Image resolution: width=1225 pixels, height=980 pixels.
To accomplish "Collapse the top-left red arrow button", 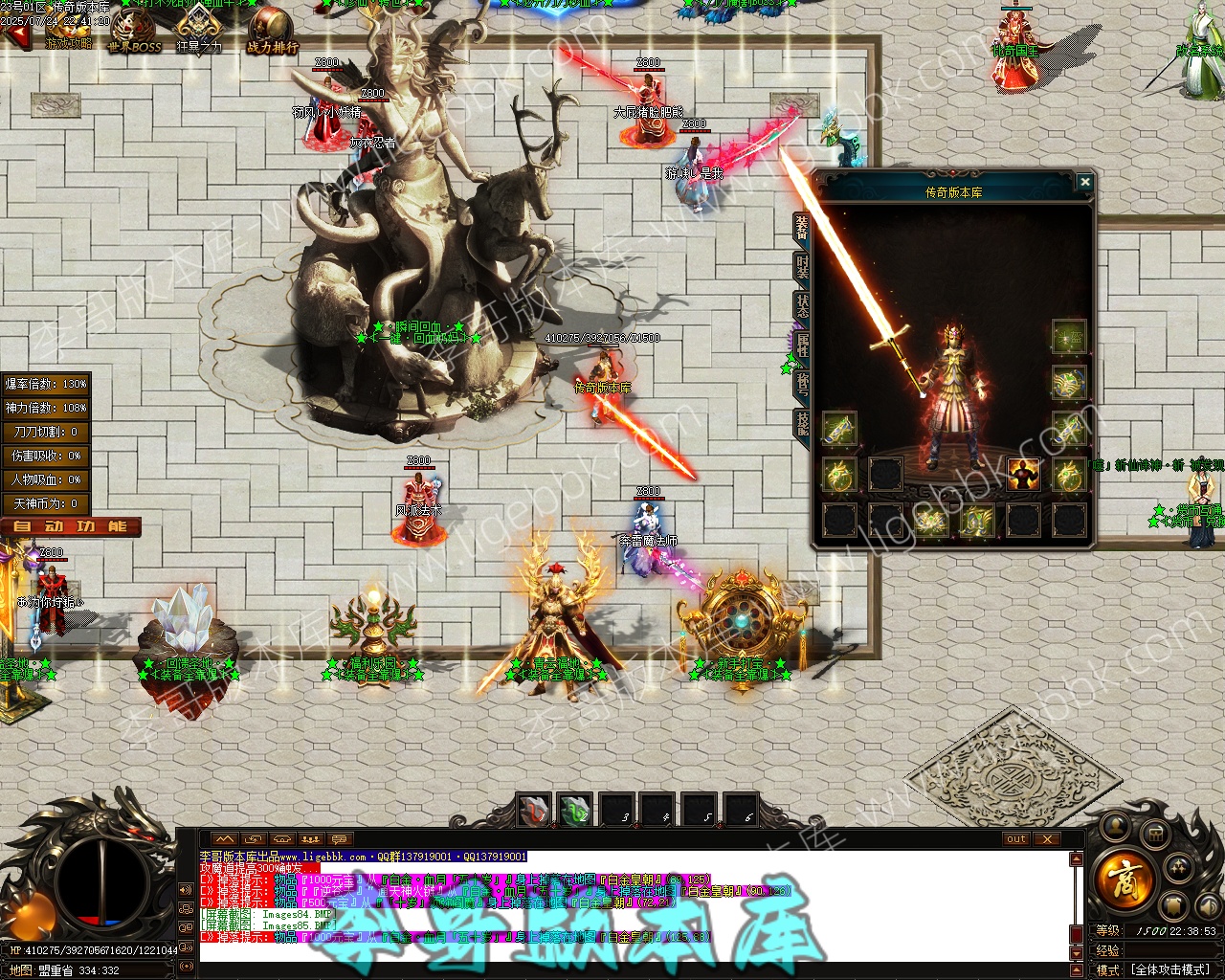I will coord(16,37).
